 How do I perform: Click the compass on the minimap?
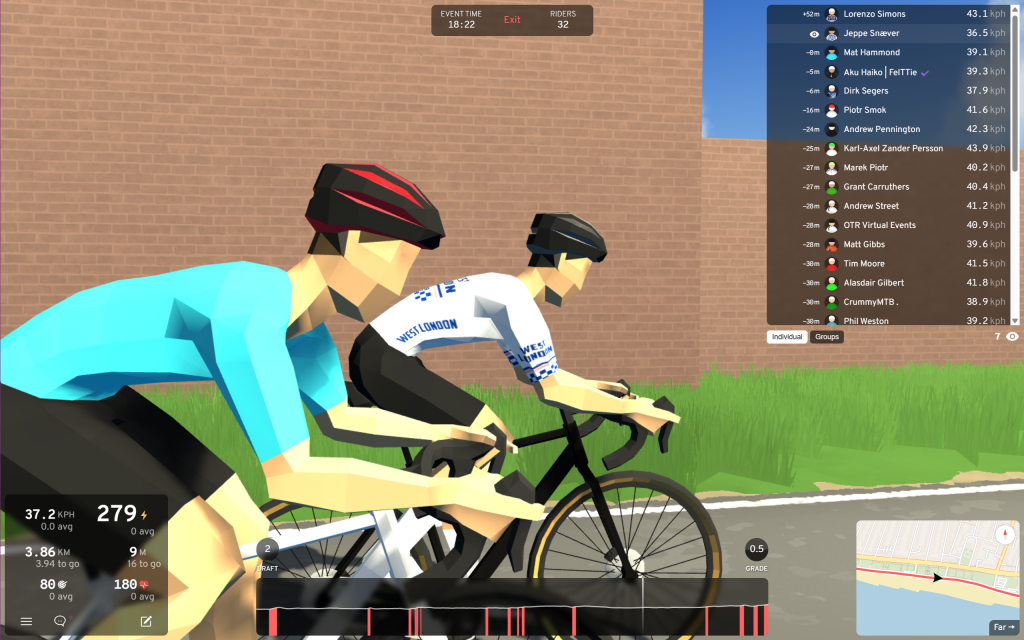[x=1003, y=534]
